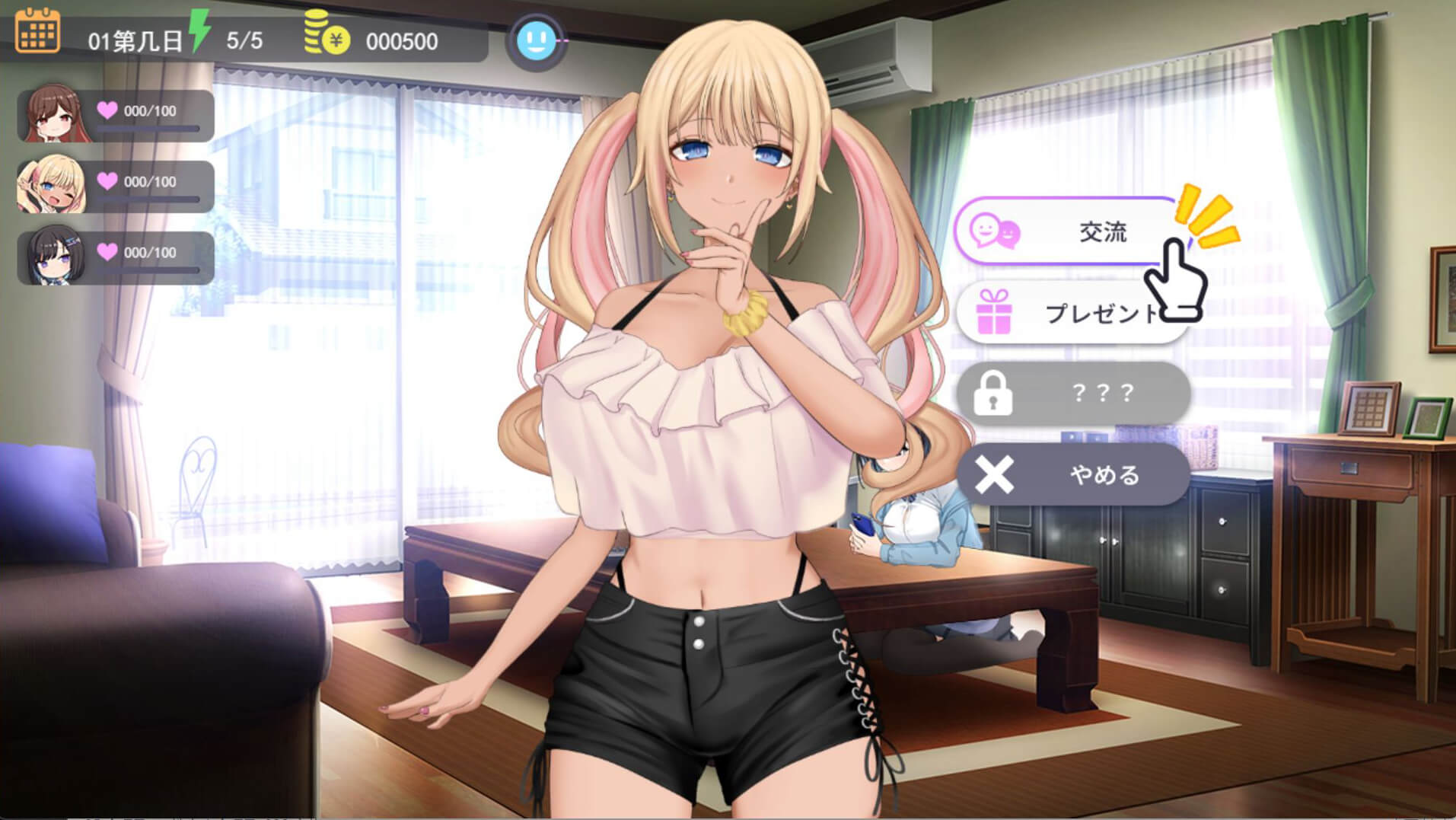Open the orange calendar icon
The image size is (1456, 820).
pyautogui.click(x=37, y=31)
